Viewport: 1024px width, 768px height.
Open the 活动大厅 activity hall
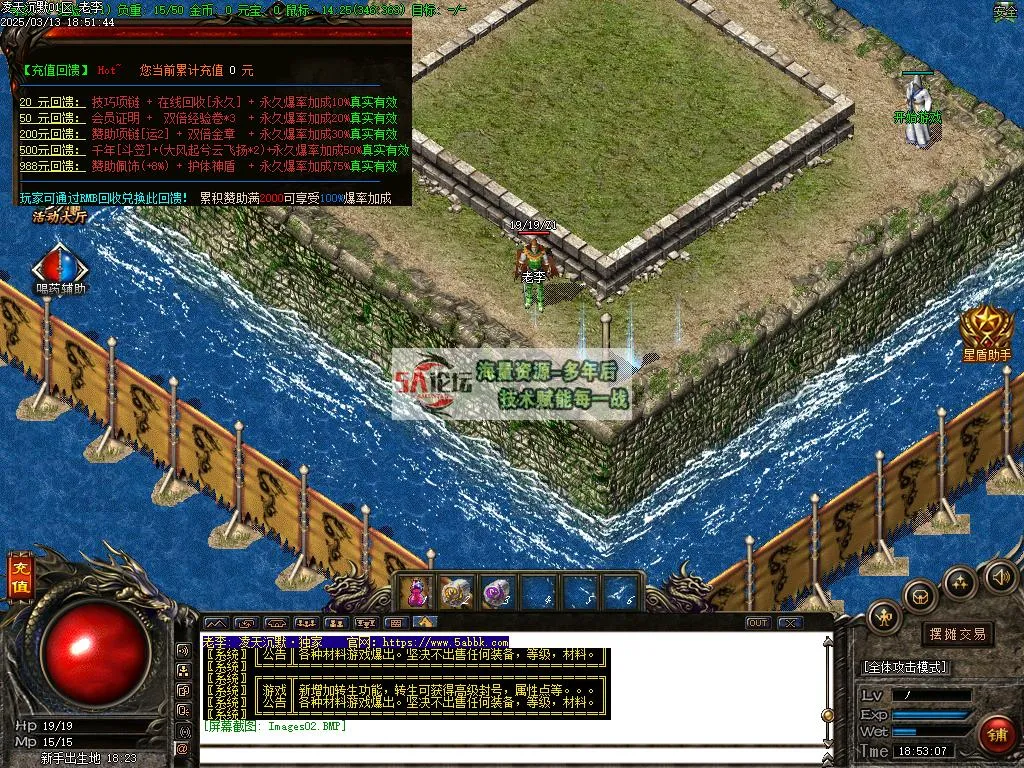[x=60, y=215]
